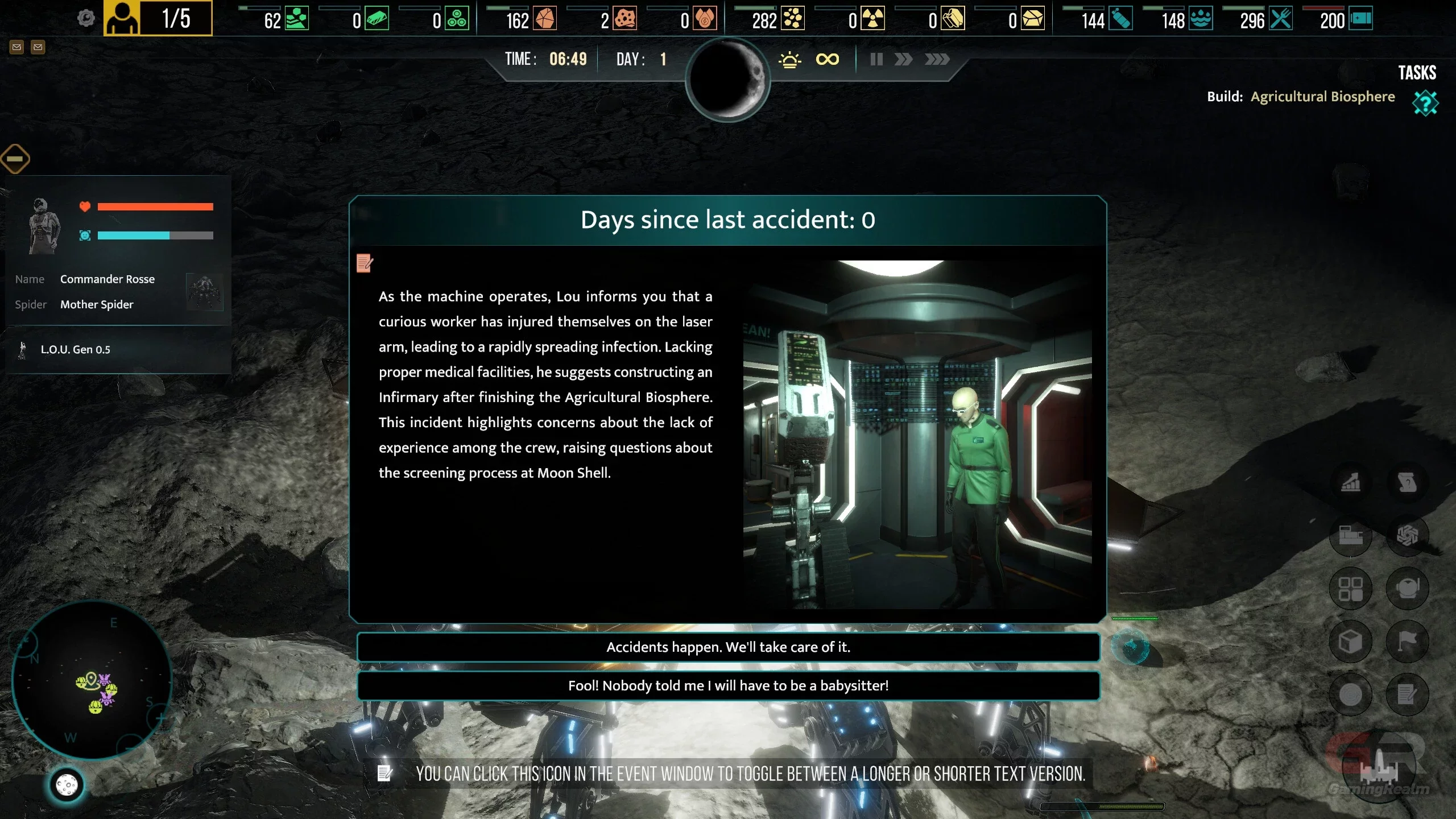Click the circular minimap

92,680
